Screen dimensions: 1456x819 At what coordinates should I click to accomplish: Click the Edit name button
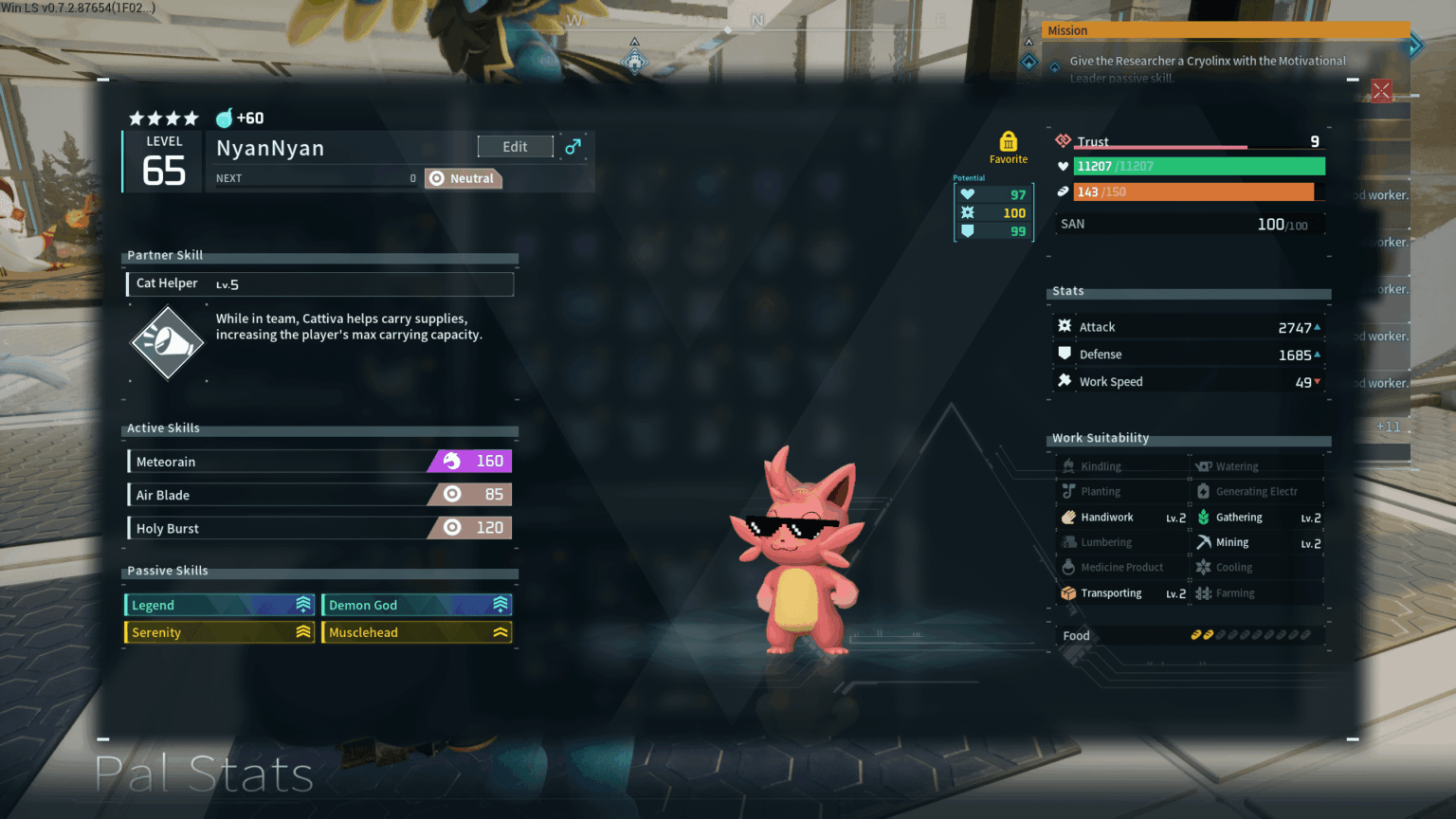[x=515, y=147]
